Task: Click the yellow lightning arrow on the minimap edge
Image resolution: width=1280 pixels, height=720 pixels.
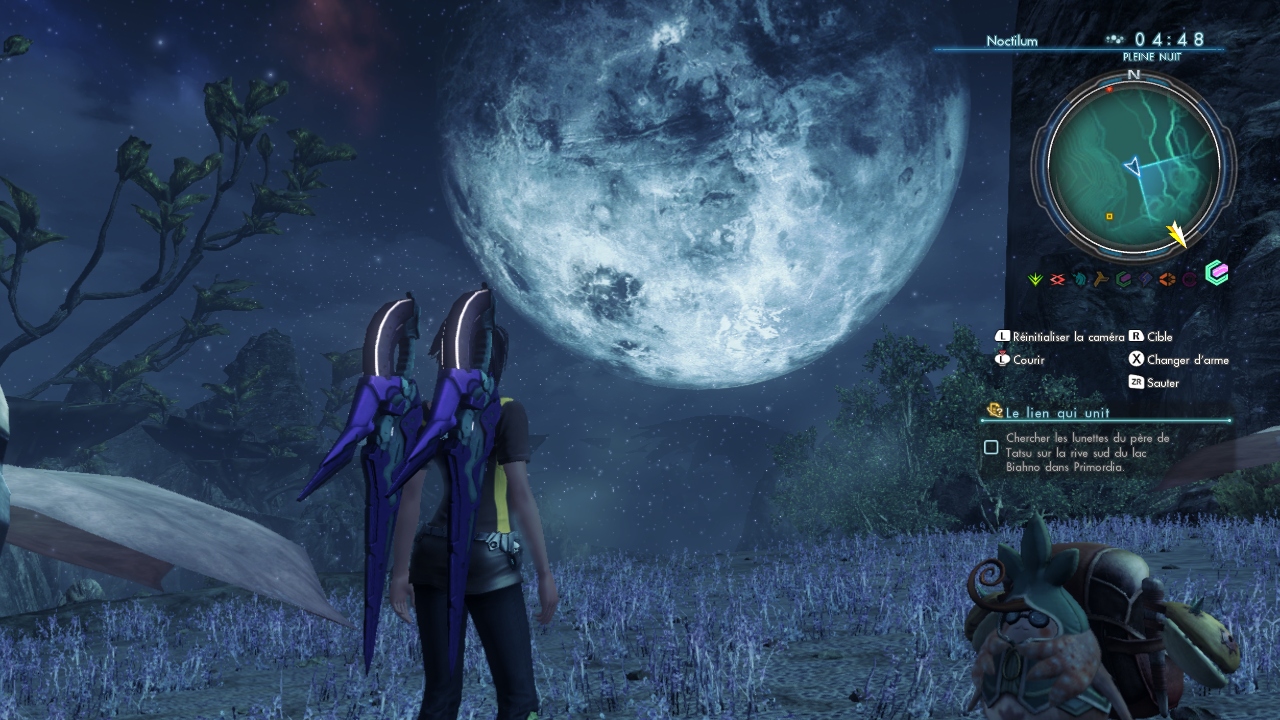Action: [x=1177, y=235]
